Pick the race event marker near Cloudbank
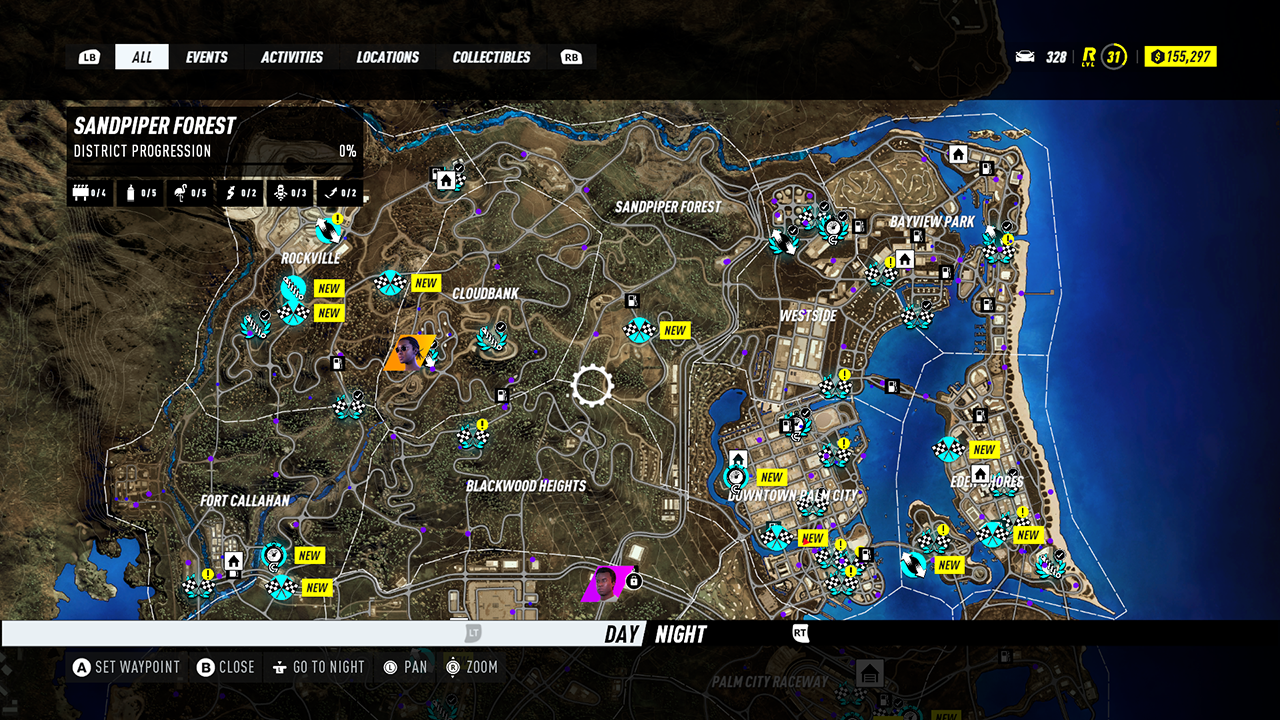 click(390, 283)
